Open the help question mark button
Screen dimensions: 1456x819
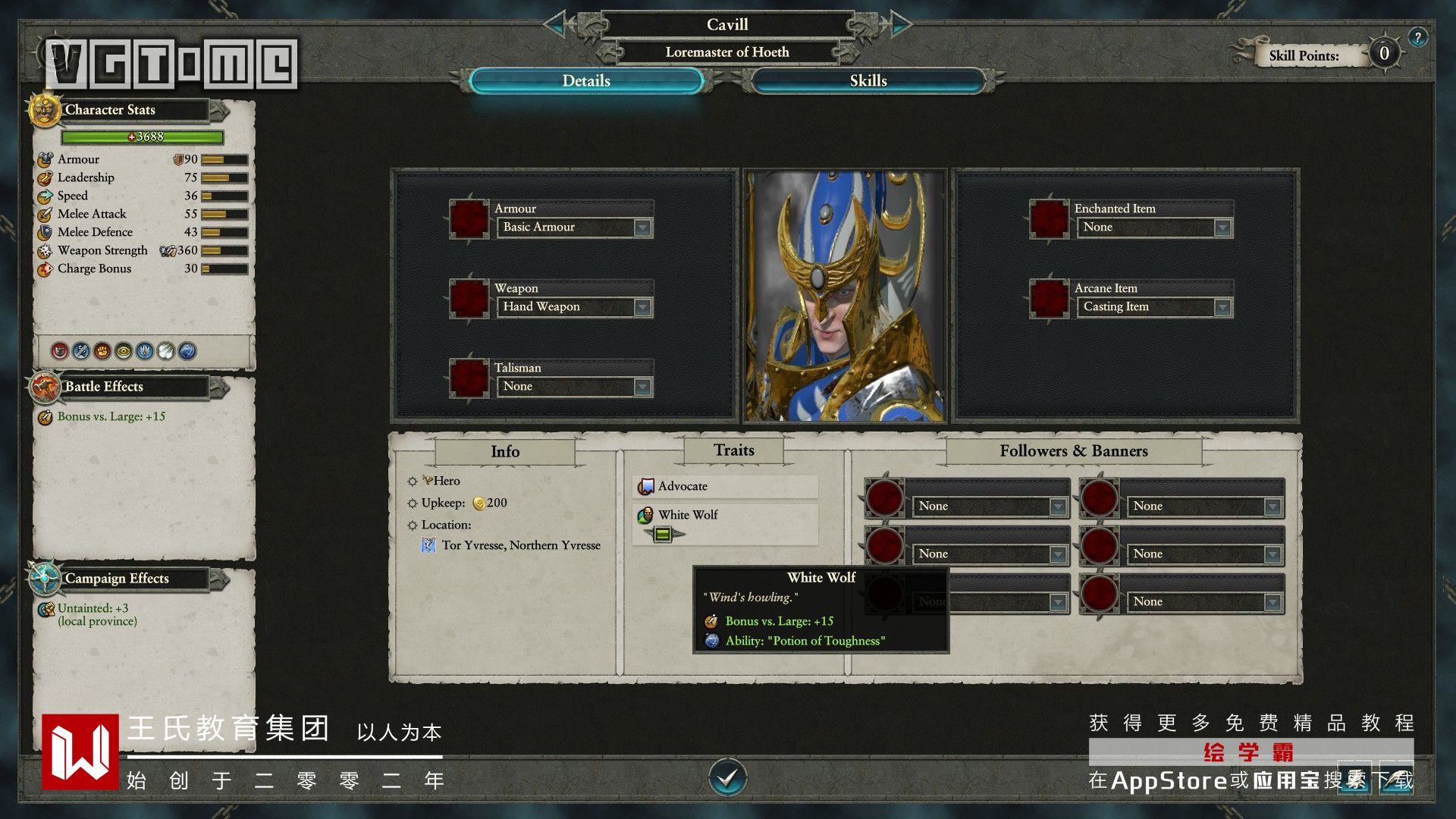coord(1417,36)
